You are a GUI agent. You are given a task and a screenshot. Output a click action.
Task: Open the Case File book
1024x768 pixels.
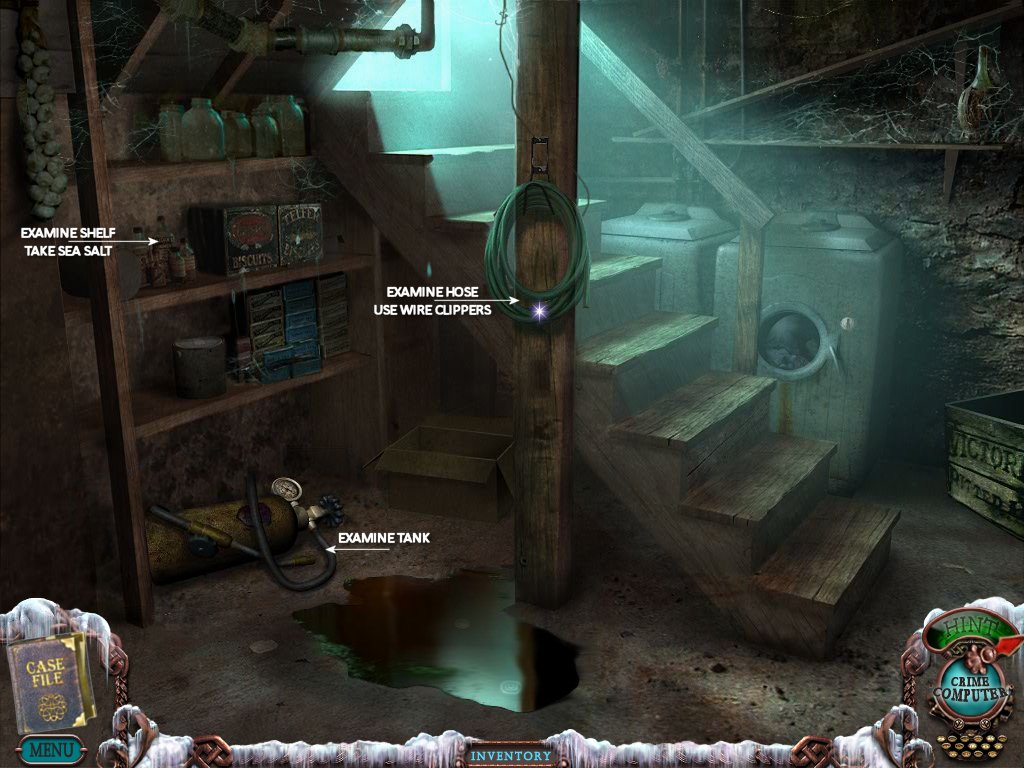[x=48, y=681]
